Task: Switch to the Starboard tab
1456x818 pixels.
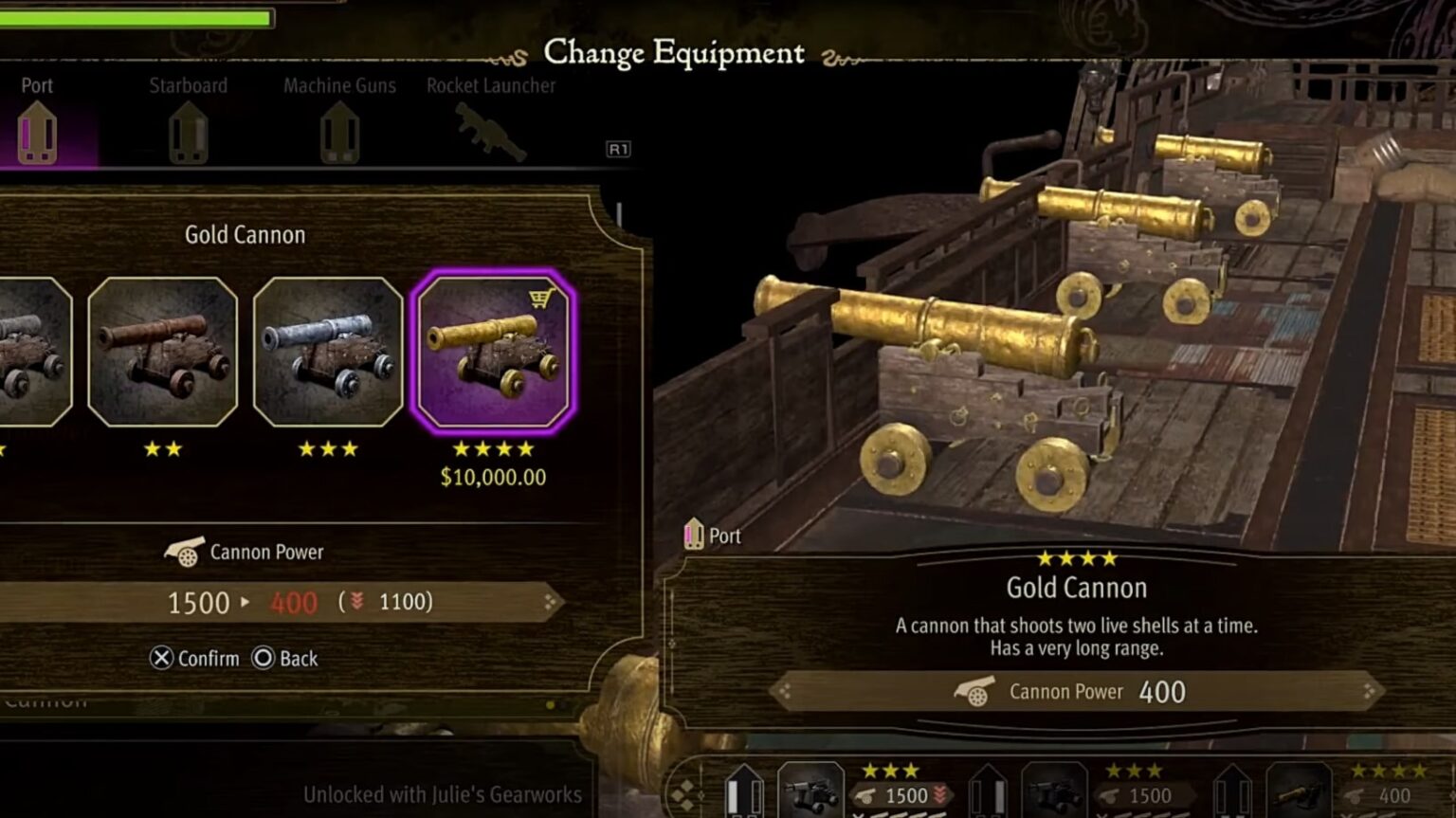Action: click(188, 85)
